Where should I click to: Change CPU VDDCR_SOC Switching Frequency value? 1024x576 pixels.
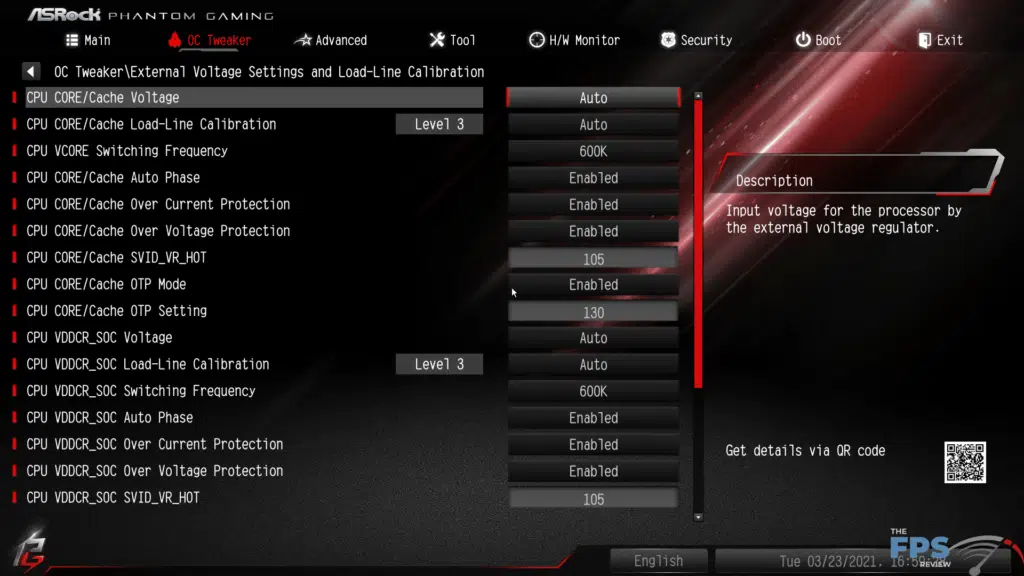(x=593, y=391)
